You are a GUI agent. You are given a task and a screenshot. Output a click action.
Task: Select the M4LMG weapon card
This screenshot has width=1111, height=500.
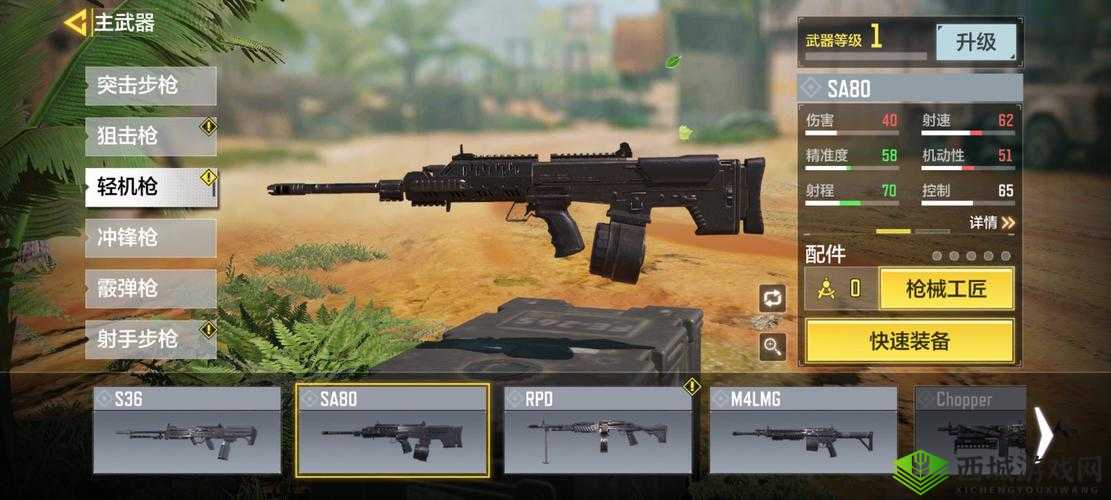pyautogui.click(x=803, y=430)
